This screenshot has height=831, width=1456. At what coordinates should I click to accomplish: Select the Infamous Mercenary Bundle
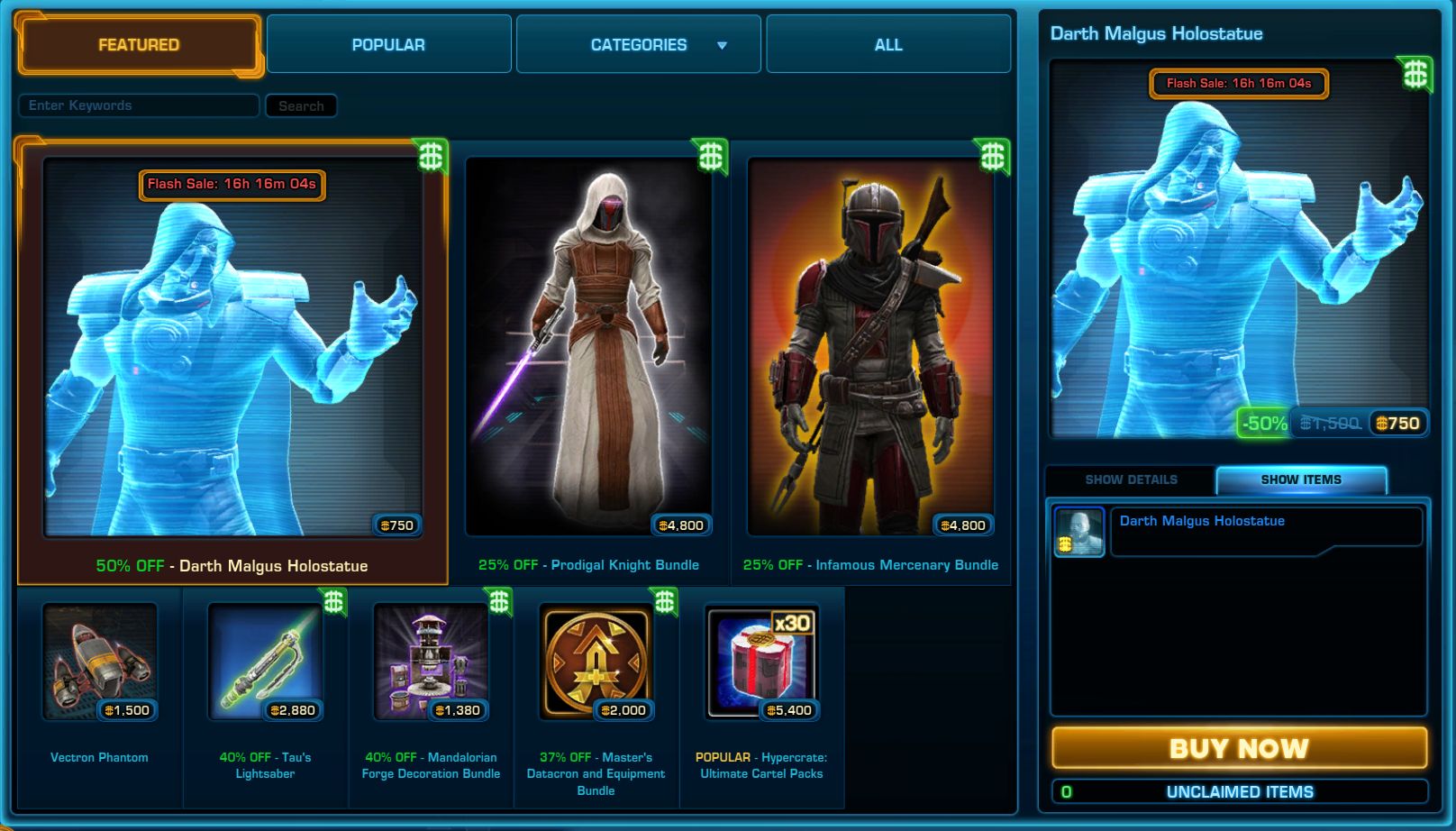pos(870,361)
